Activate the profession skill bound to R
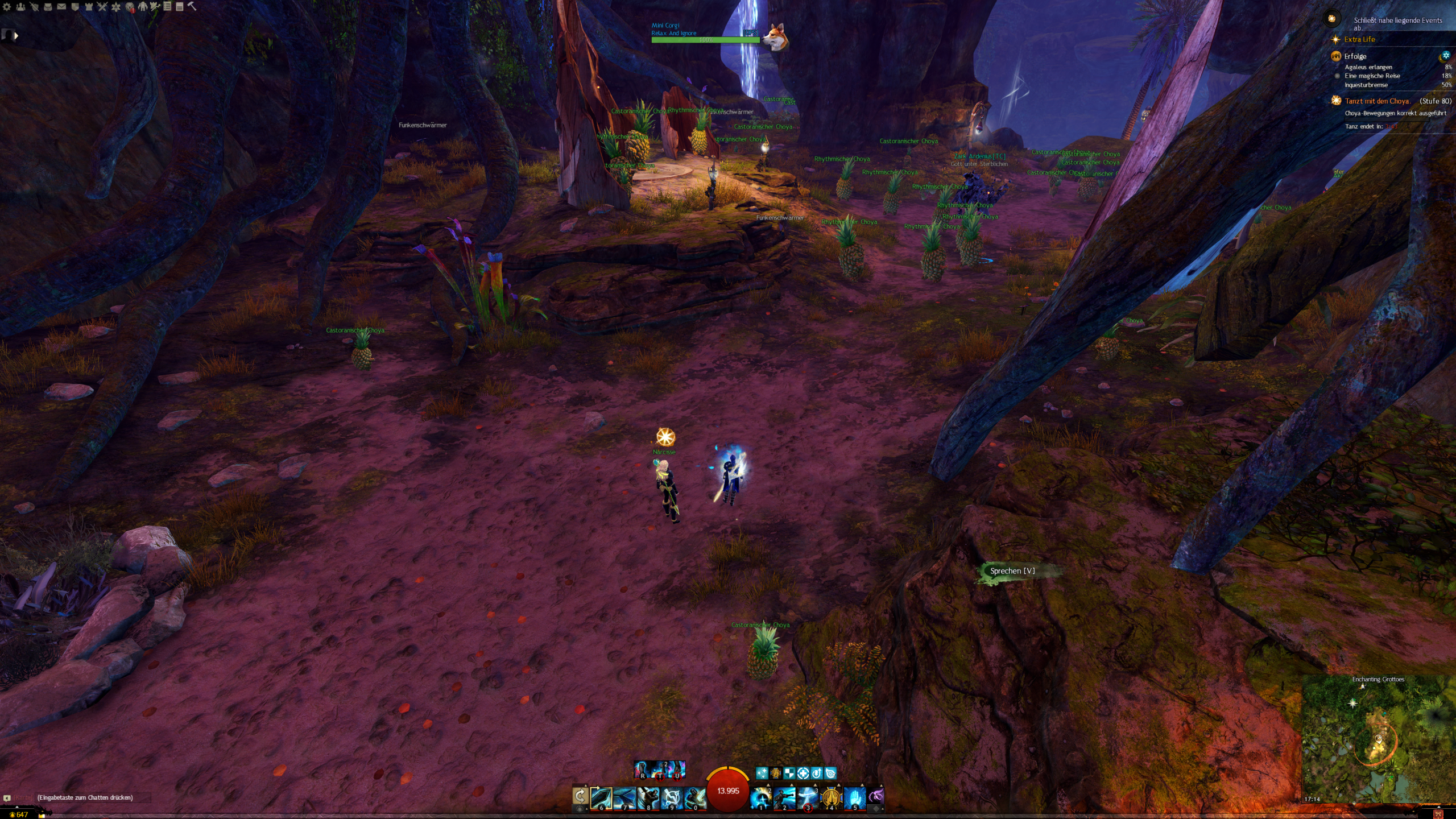The width and height of the screenshot is (1456, 819). pyautogui.click(x=642, y=770)
